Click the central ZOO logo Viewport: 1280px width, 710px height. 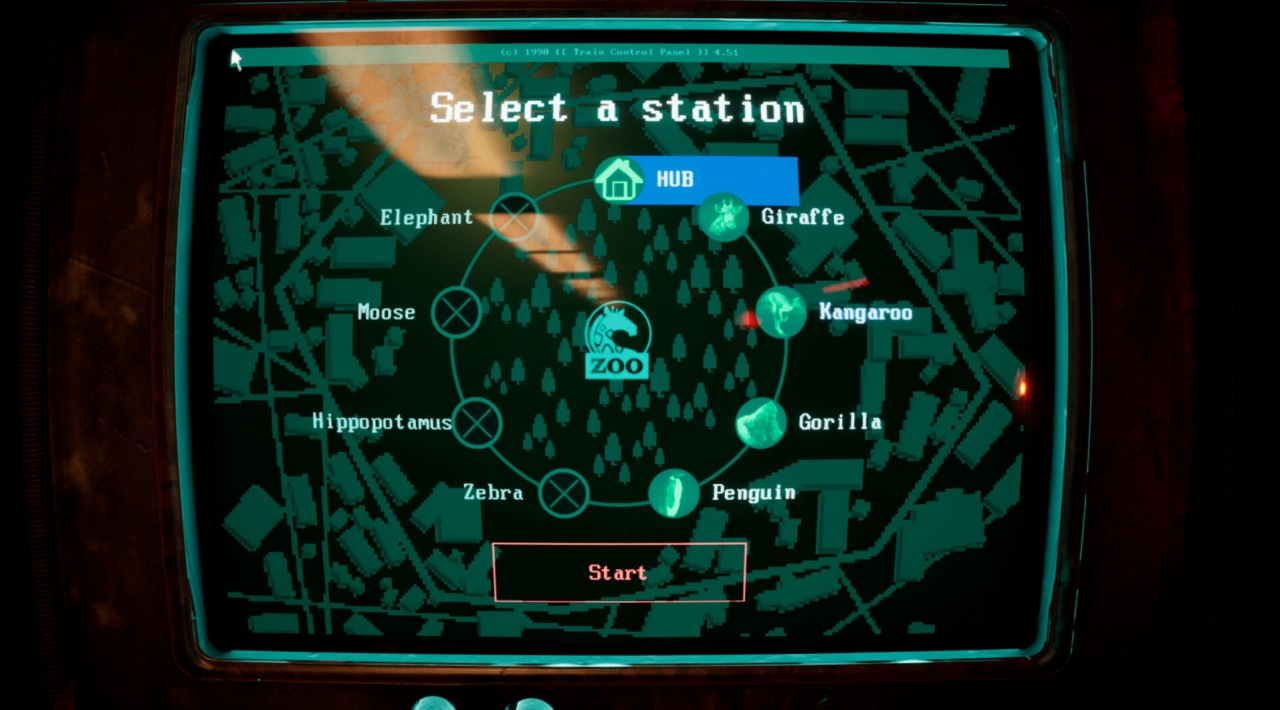617,343
